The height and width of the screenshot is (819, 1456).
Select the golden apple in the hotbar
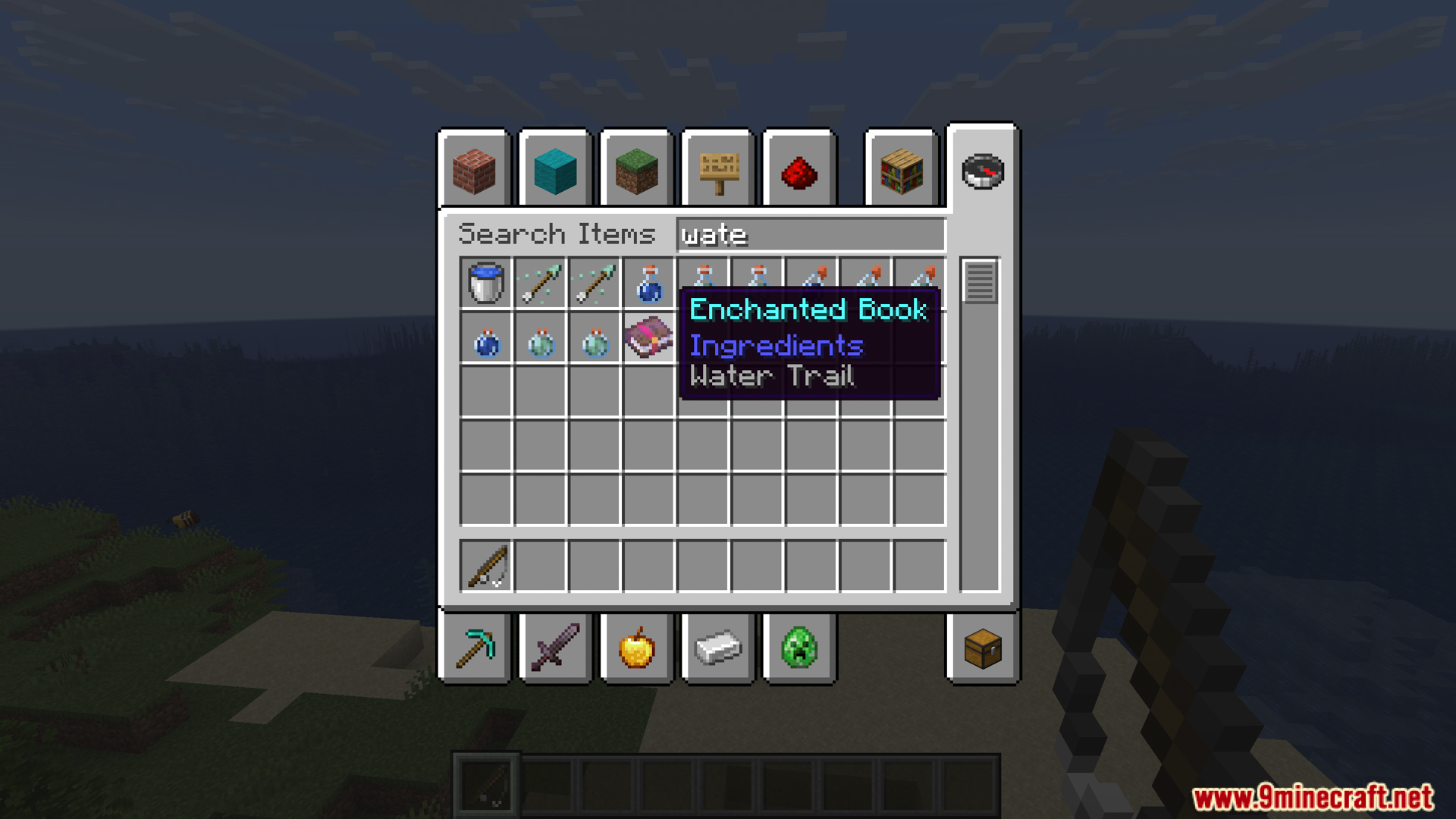(x=636, y=649)
